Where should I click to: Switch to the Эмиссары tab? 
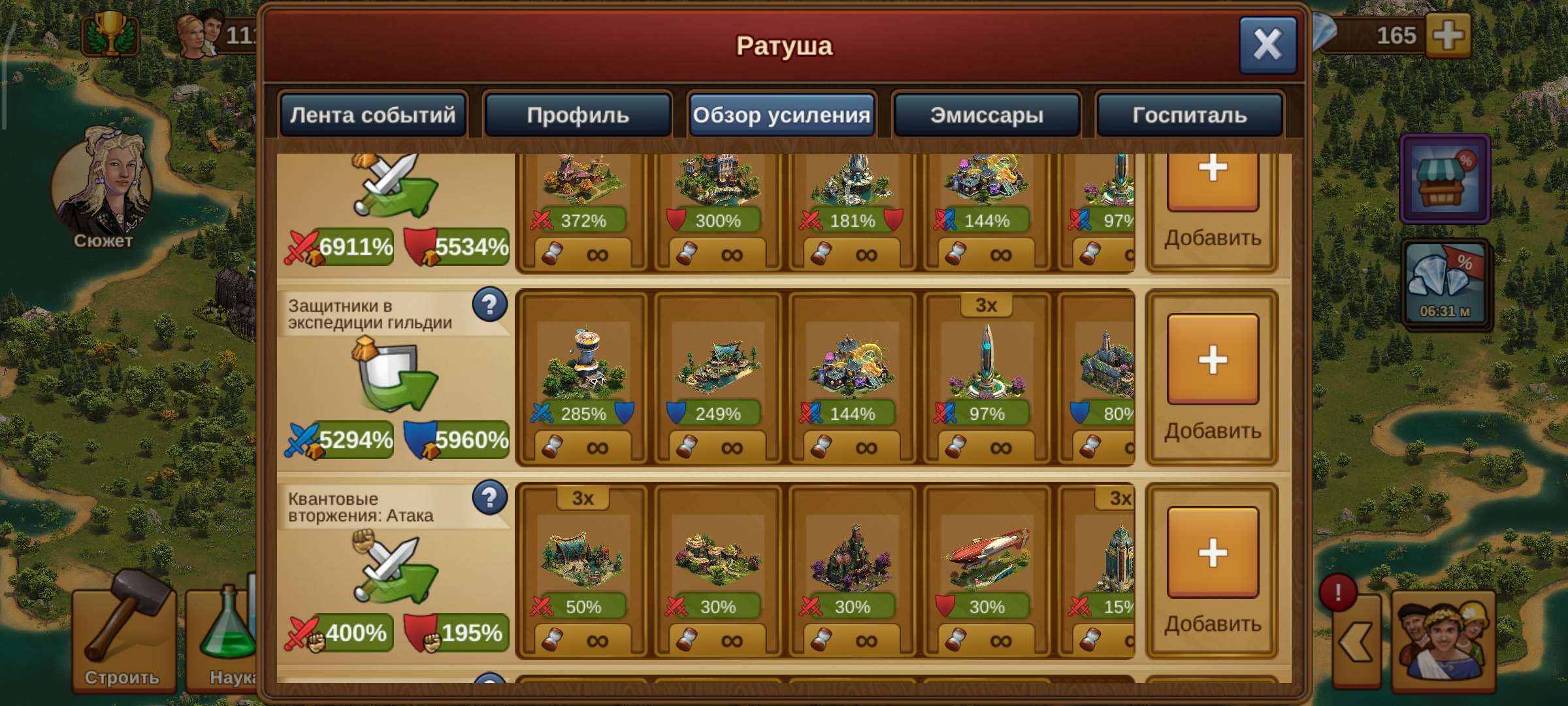[x=985, y=115]
